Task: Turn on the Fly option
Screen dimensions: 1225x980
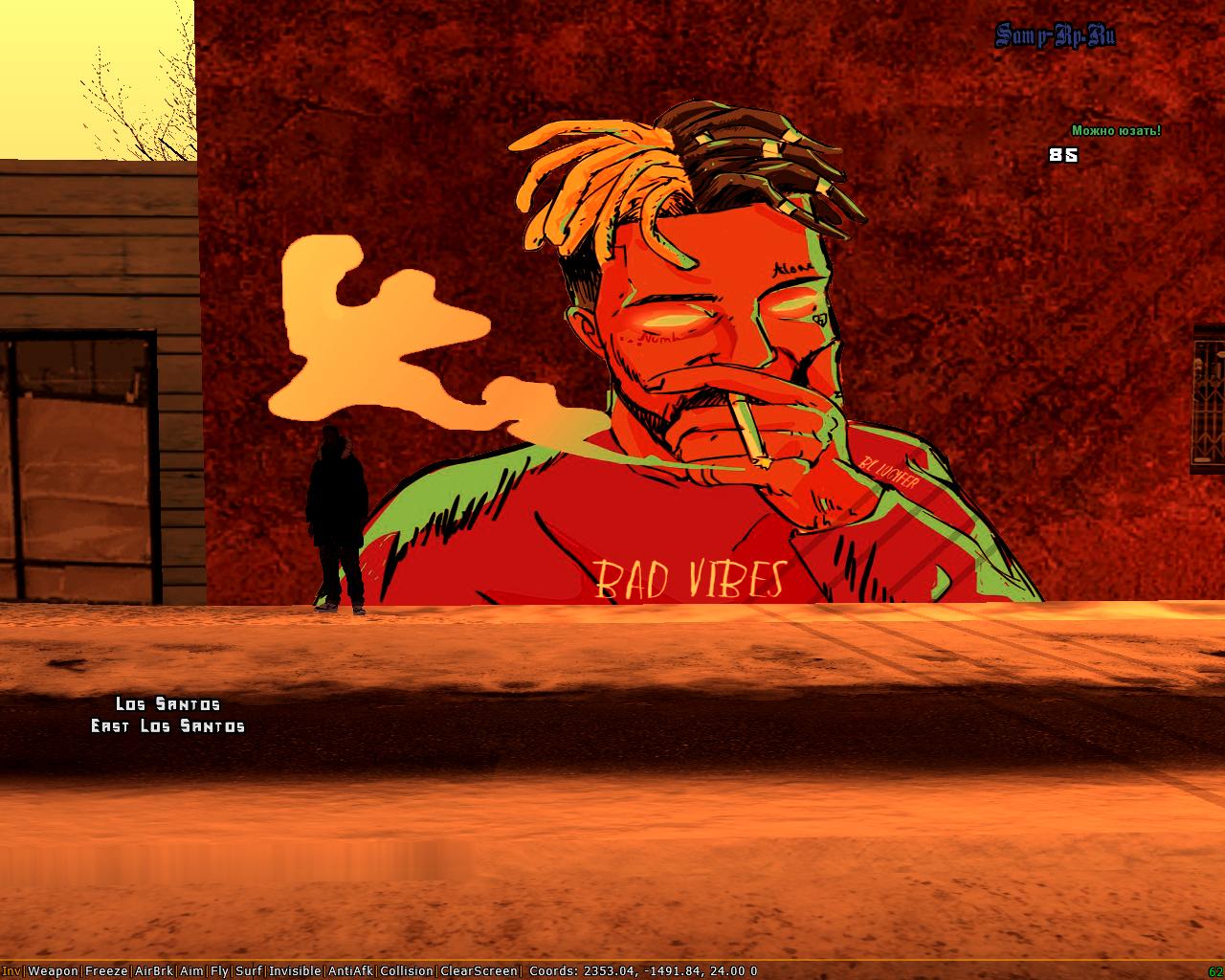Action: pos(219,970)
